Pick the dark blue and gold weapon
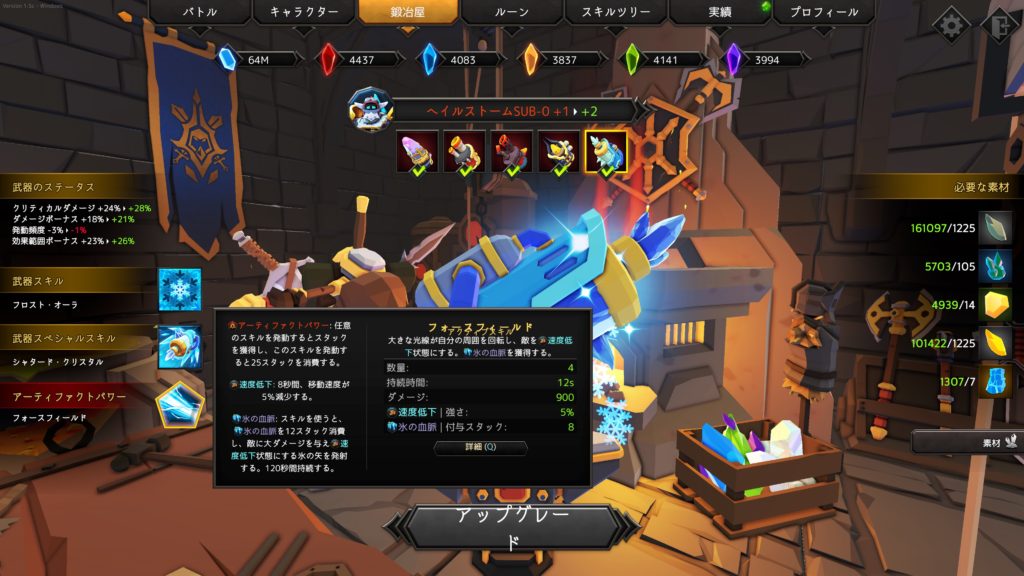 558,151
